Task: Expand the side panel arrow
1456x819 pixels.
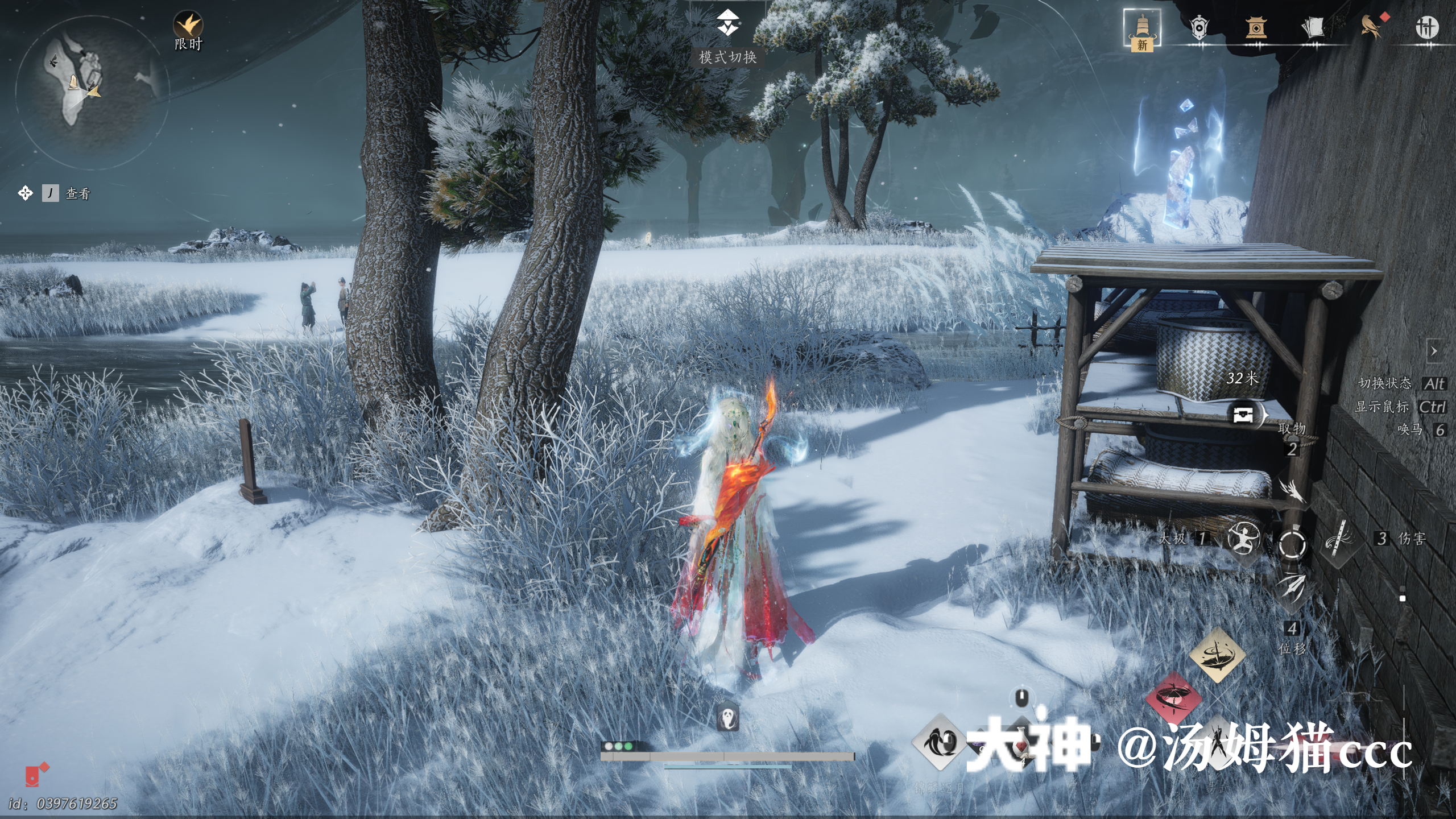Action: 1434,351
